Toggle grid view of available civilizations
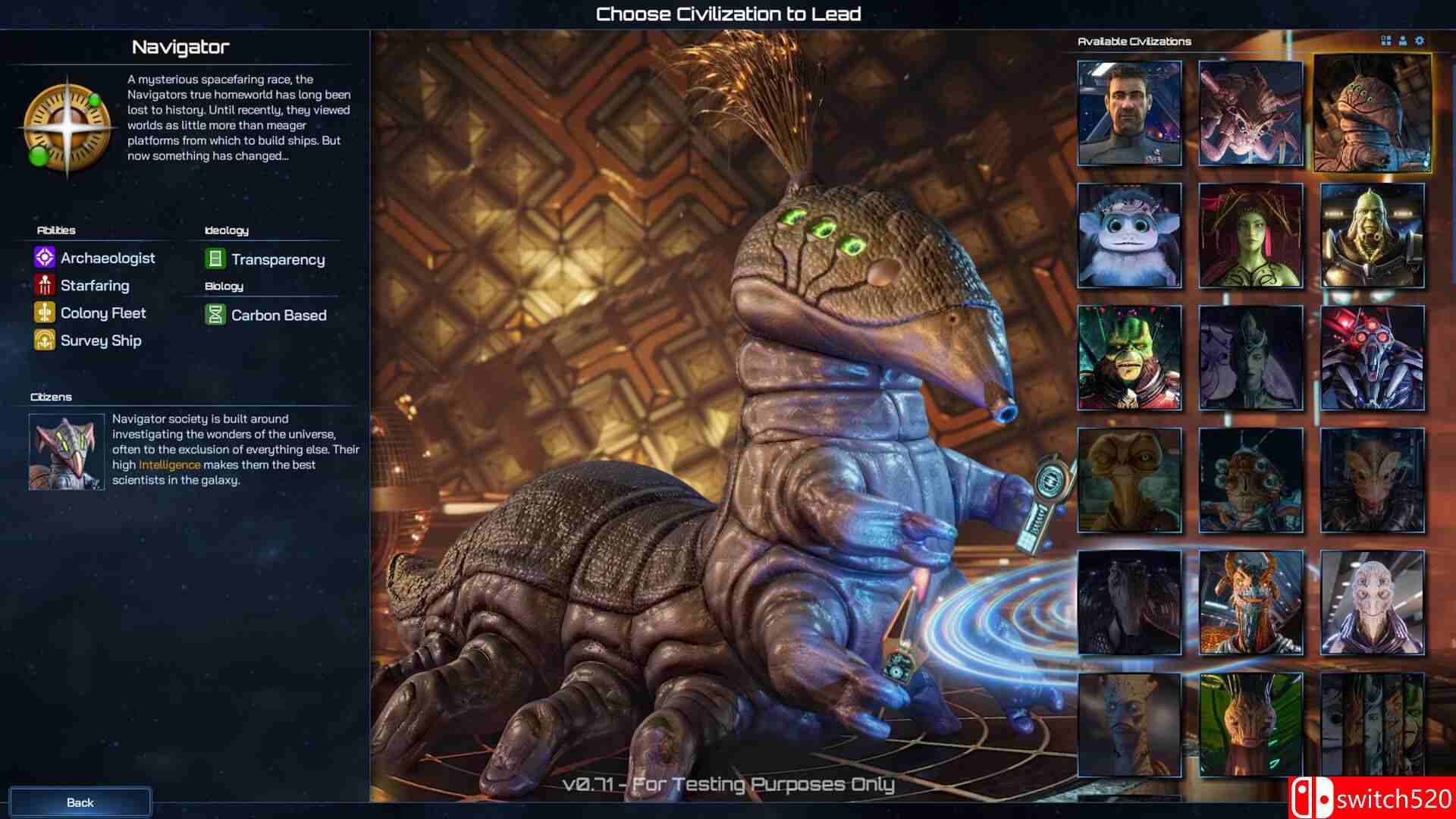The image size is (1456, 819). point(1384,41)
